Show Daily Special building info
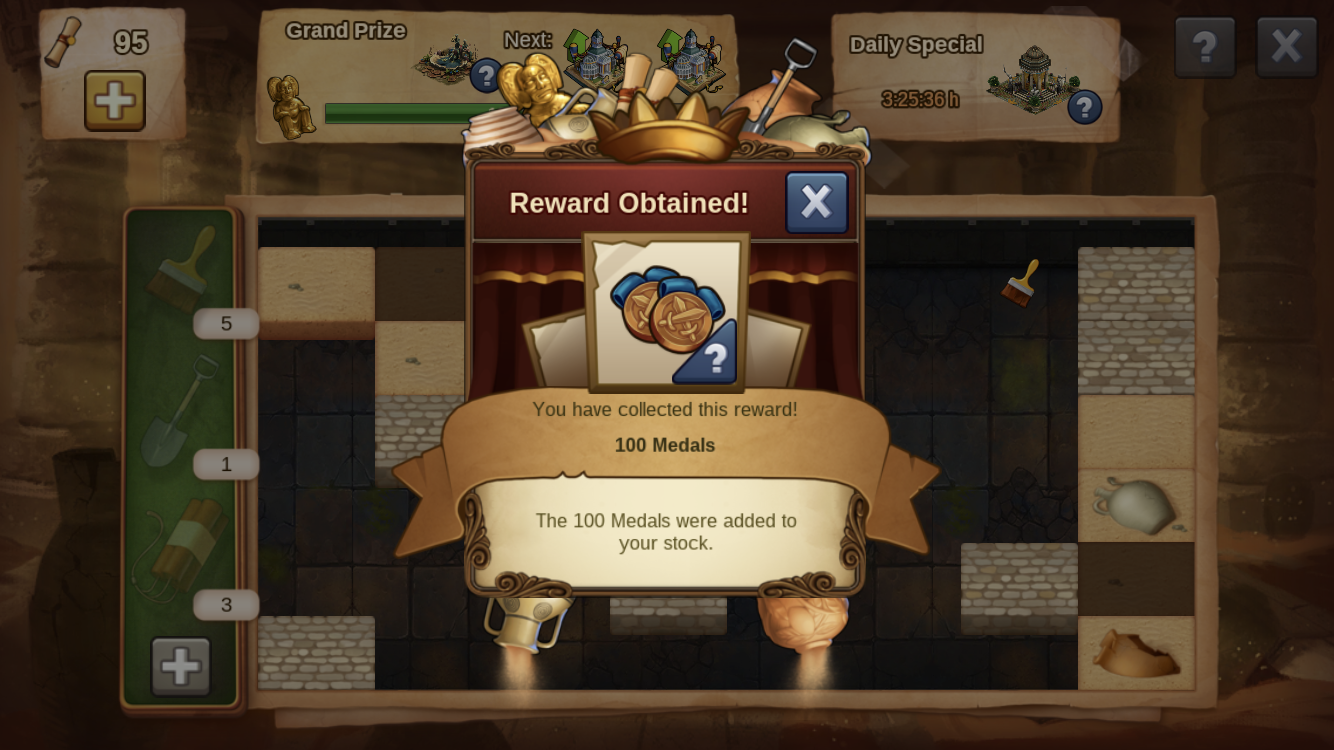Viewport: 1334px width, 750px height. [x=1084, y=107]
